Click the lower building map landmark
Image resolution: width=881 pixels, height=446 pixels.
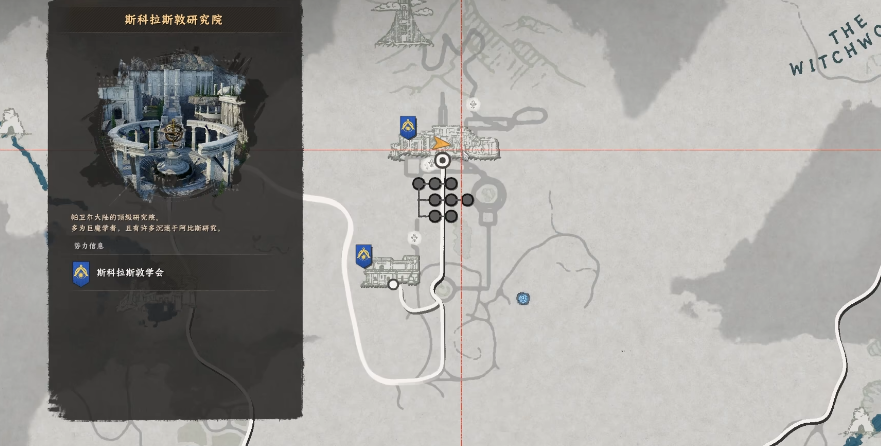(392, 270)
